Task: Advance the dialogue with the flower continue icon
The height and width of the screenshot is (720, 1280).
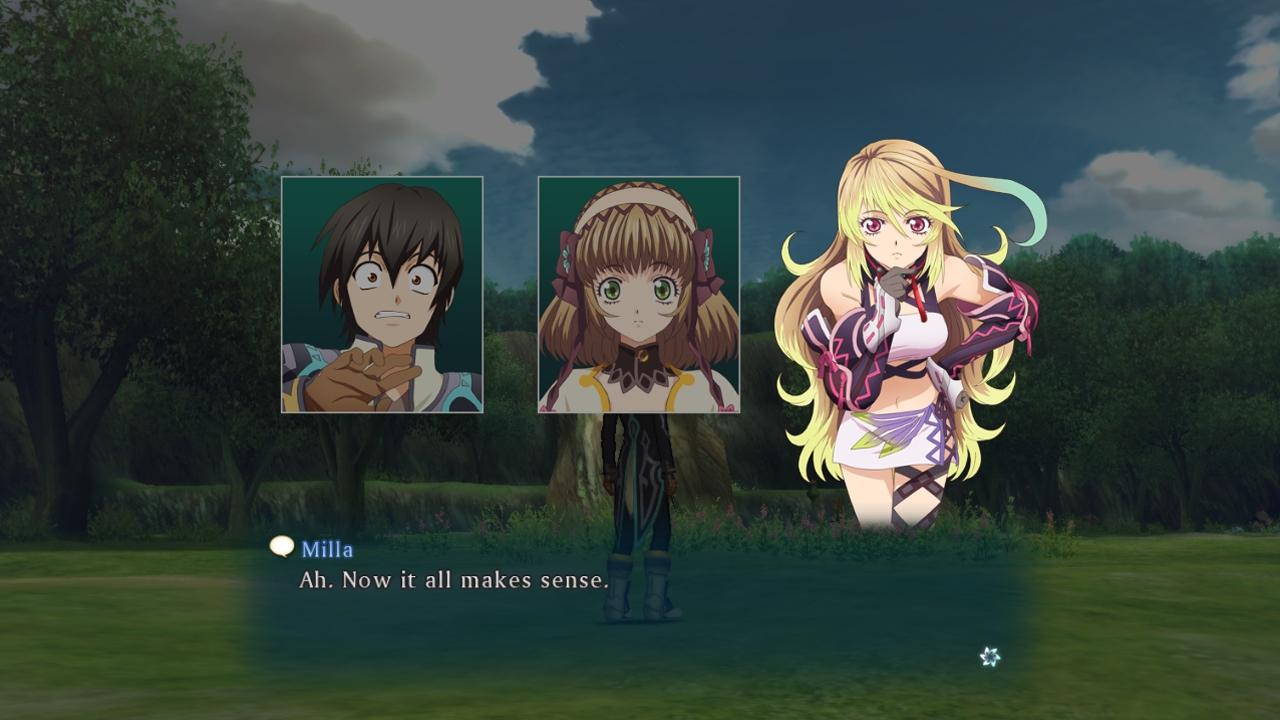Action: tap(990, 656)
